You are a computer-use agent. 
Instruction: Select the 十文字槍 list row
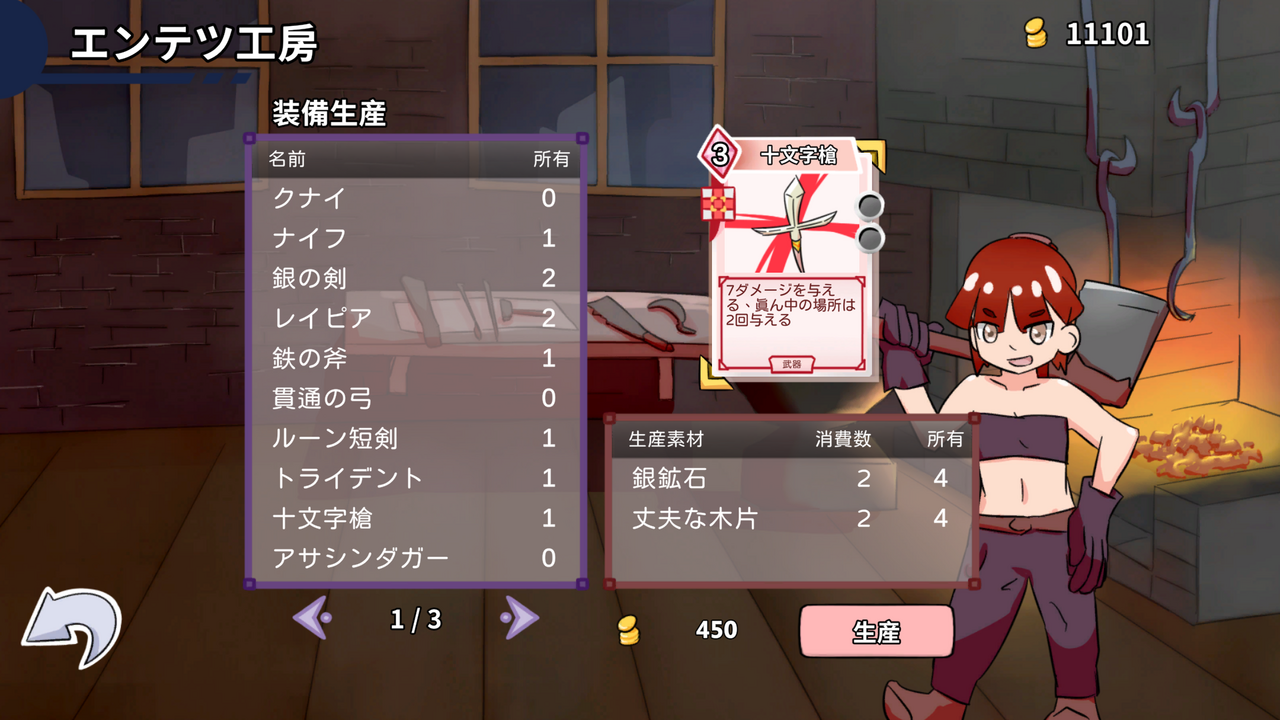[x=415, y=518]
